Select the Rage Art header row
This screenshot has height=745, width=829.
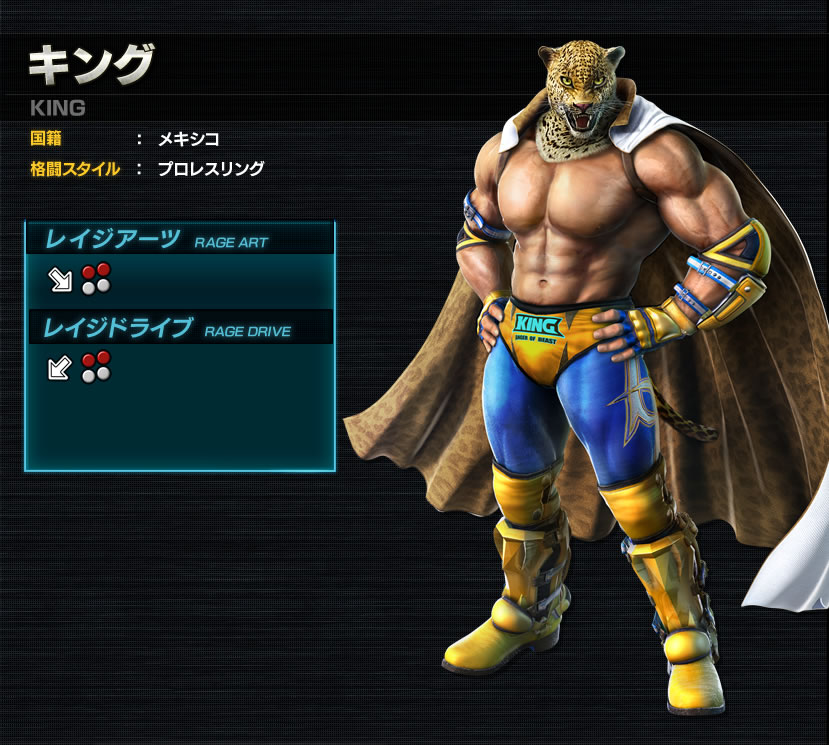coord(180,239)
